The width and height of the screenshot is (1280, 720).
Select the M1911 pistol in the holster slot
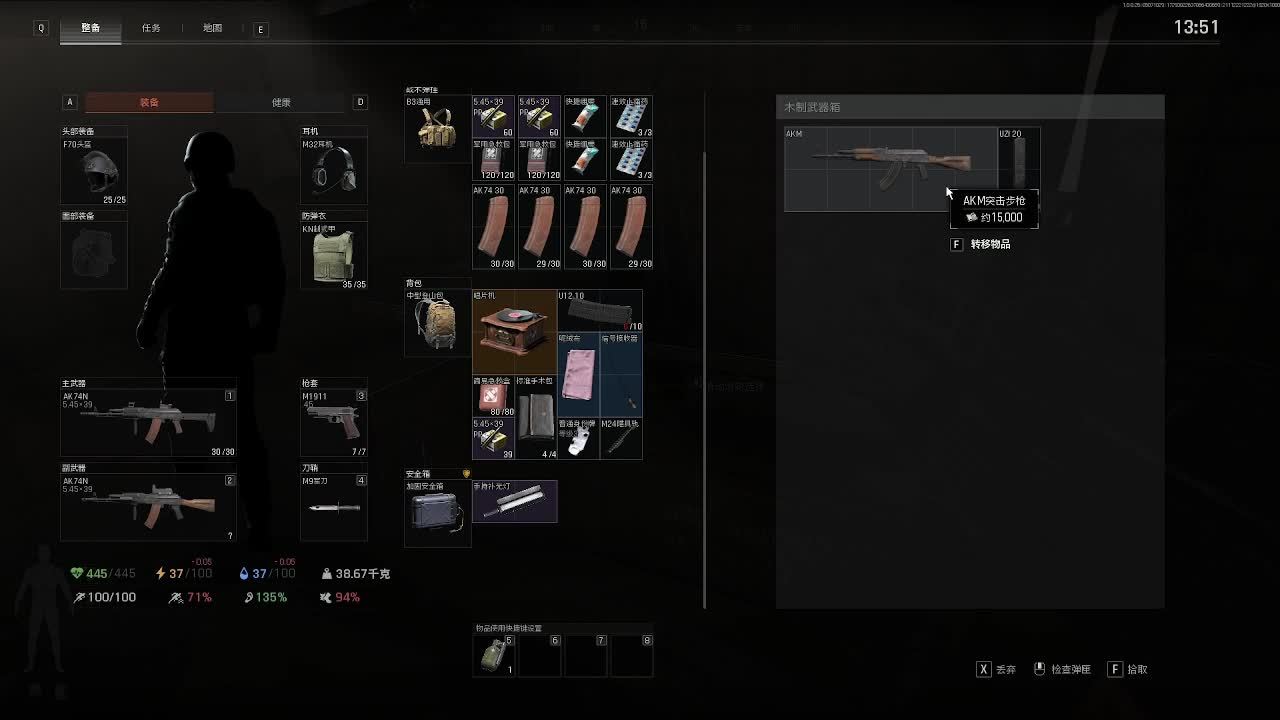pyautogui.click(x=333, y=422)
